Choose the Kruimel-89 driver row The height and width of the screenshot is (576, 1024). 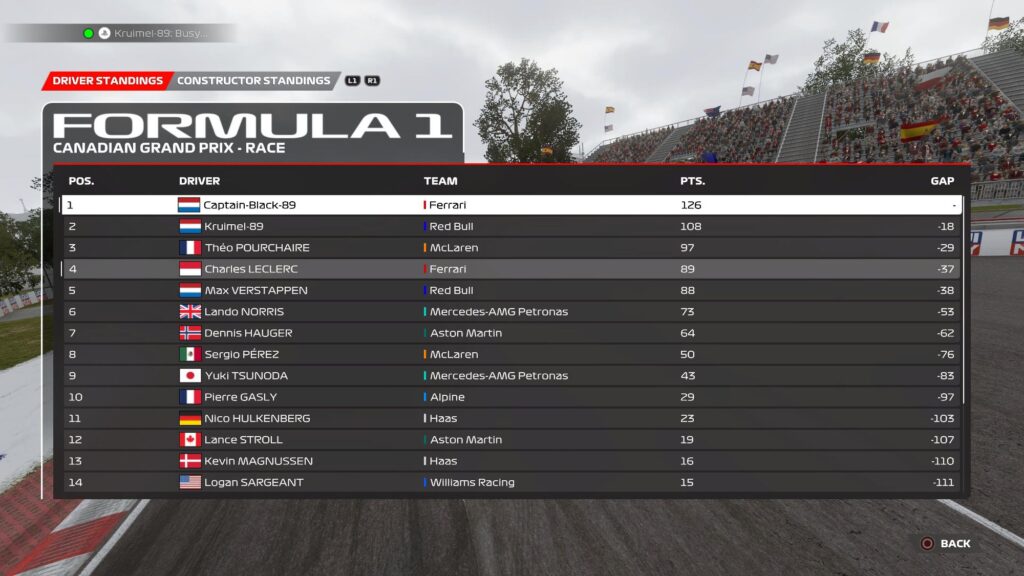coord(510,226)
